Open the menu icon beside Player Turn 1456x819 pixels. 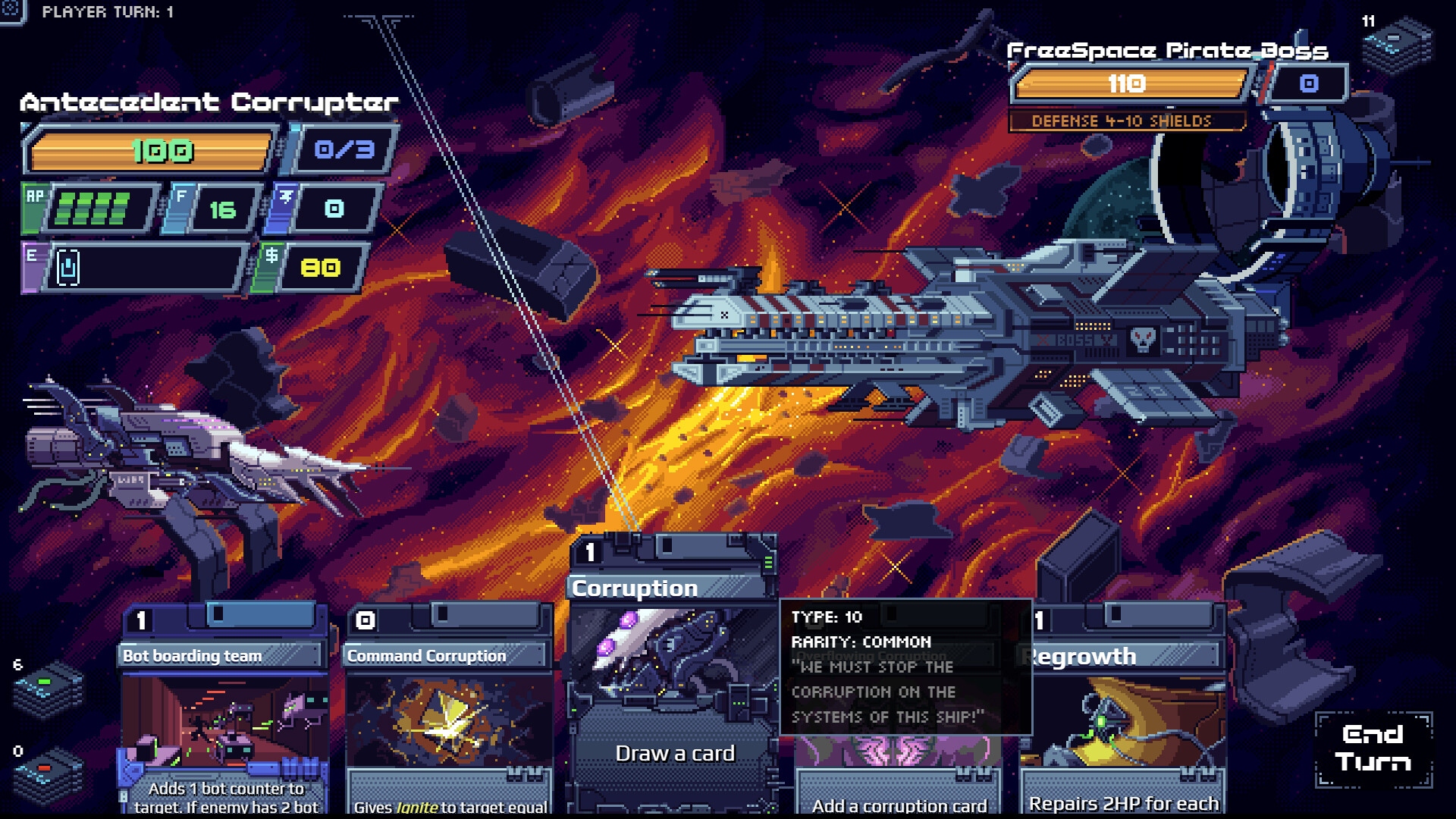(12, 11)
